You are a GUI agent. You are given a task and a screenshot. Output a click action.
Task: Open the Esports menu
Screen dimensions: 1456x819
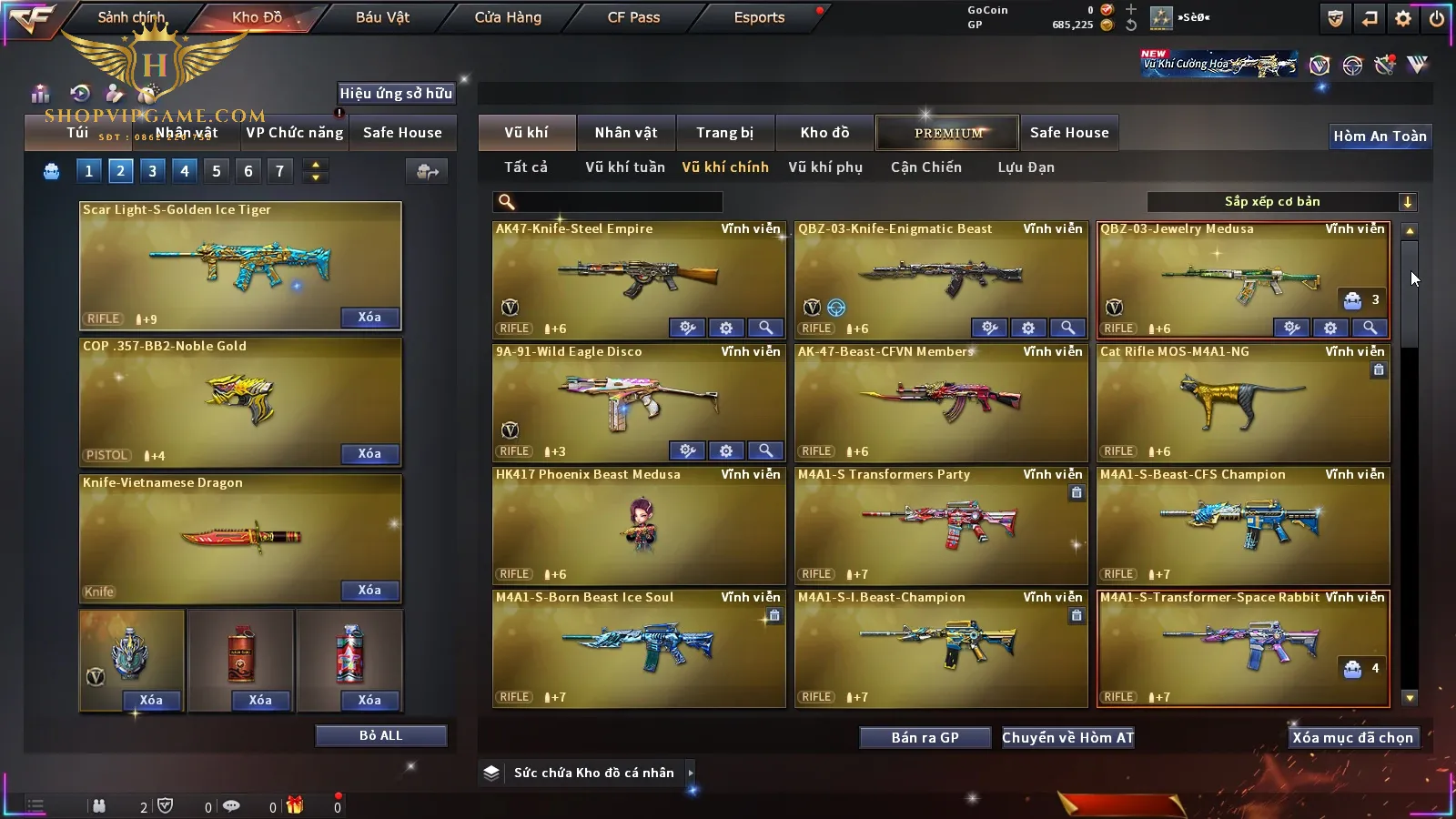(x=759, y=17)
